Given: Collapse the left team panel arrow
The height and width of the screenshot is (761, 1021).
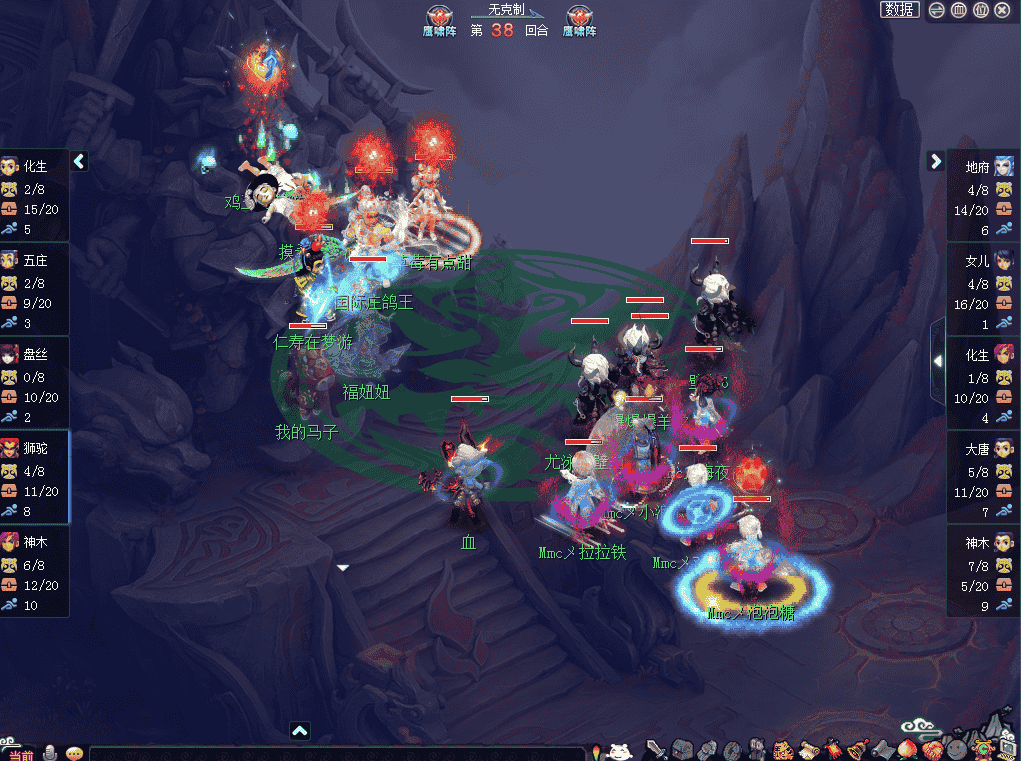Looking at the screenshot, I should [80, 161].
